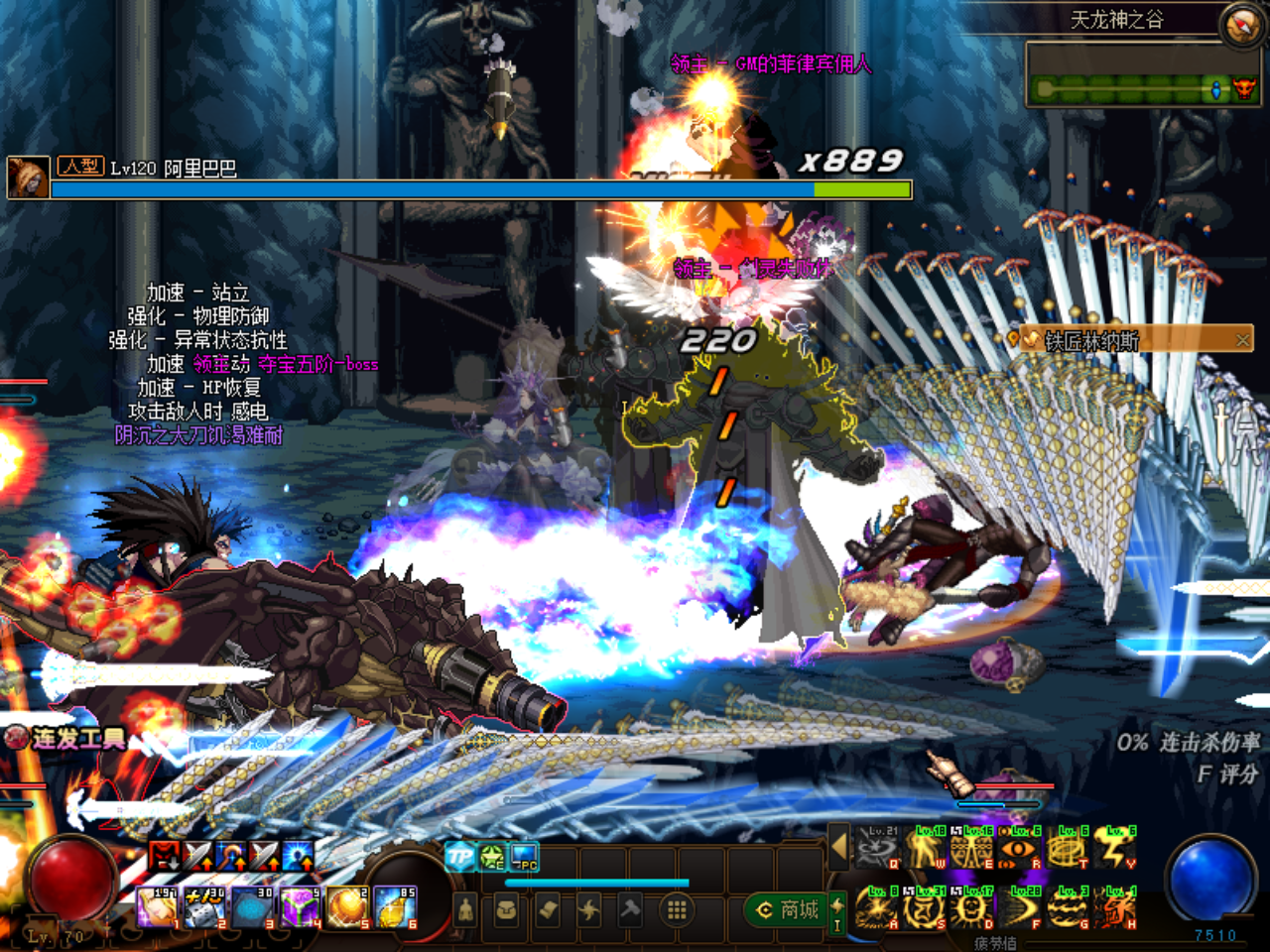The width and height of the screenshot is (1270, 952).
Task: Select the boss room marker on the minimap
Action: pos(1242,89)
